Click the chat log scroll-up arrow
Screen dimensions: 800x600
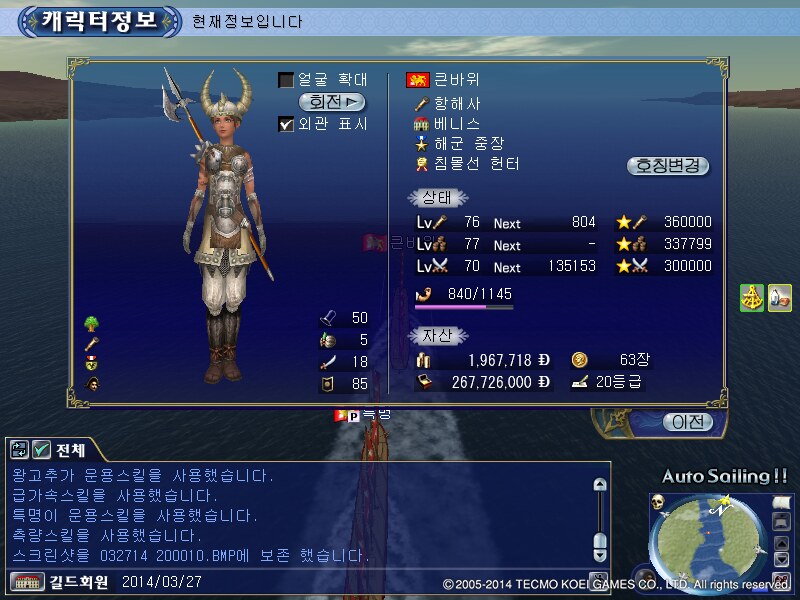(x=599, y=485)
